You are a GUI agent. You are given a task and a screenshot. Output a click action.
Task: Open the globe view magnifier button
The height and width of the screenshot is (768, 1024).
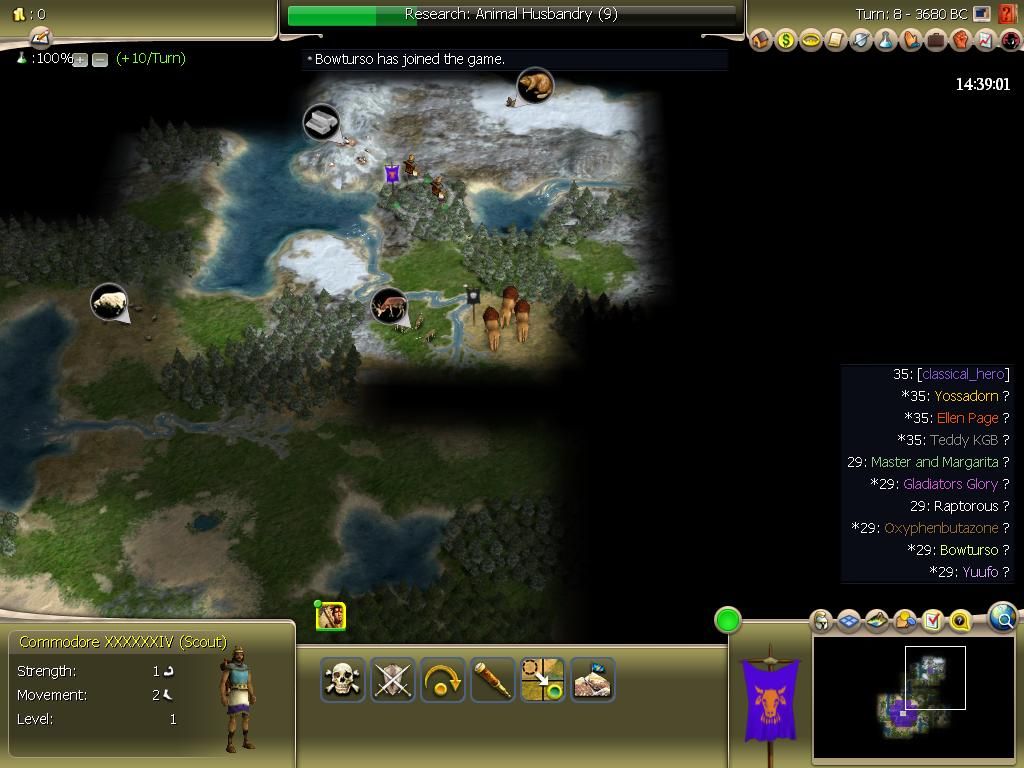(x=1002, y=618)
